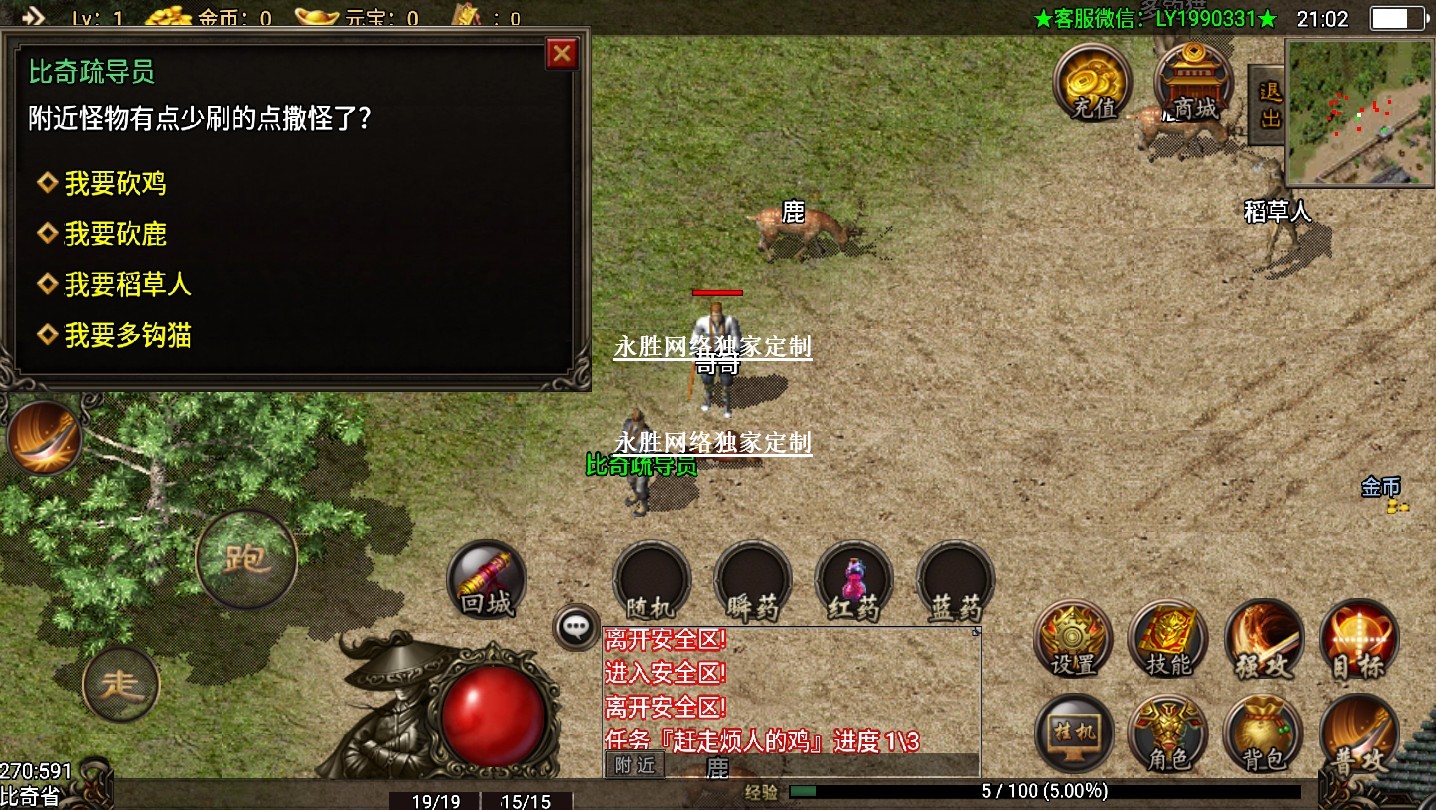The image size is (1436, 810).
Task: Choose the 我要砍鸡 dialogue option
Action: pos(115,184)
